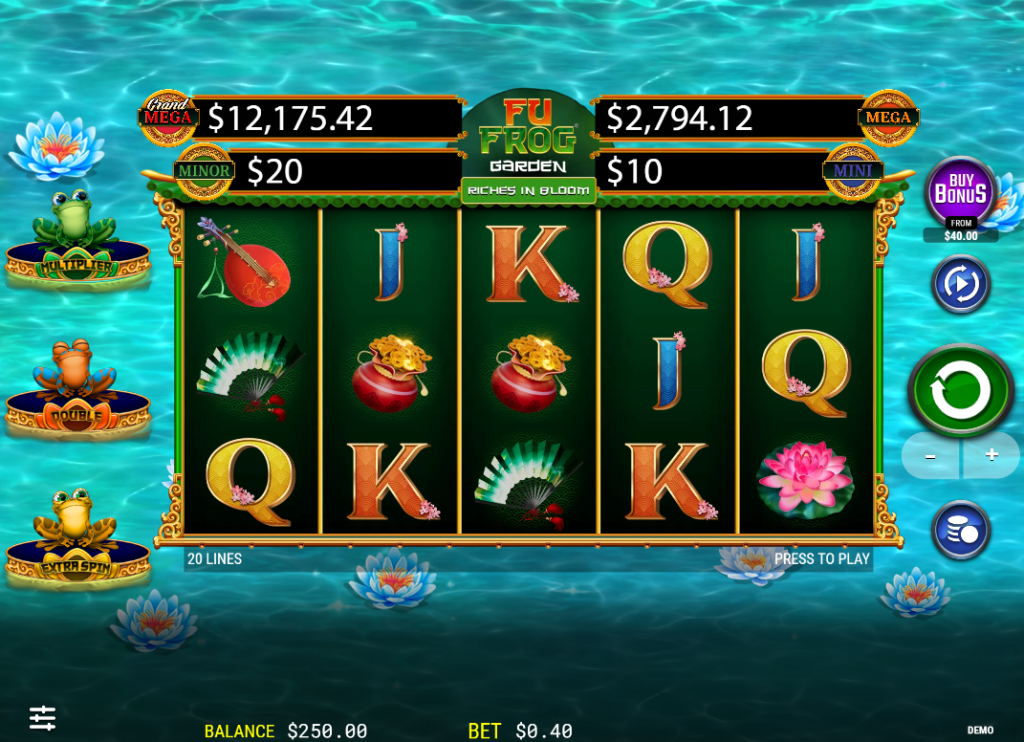Open the Buy Bonus feature

click(961, 193)
